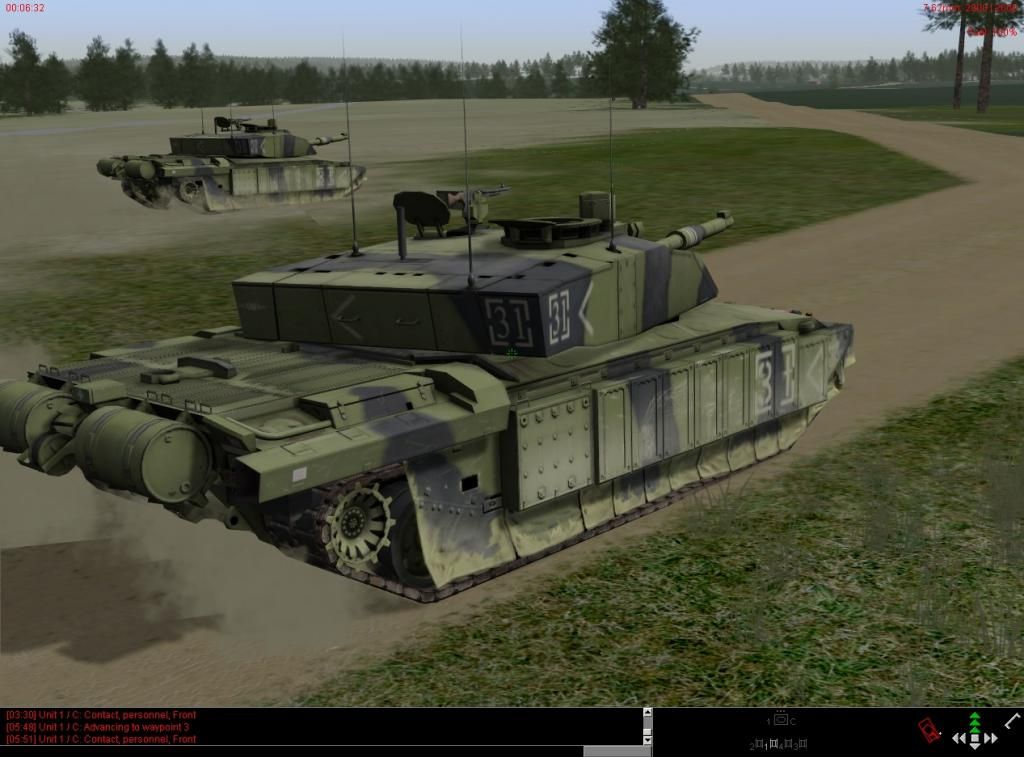This screenshot has width=1024, height=757.
Task: Click the message log scroll-up arrow
Action: [647, 713]
